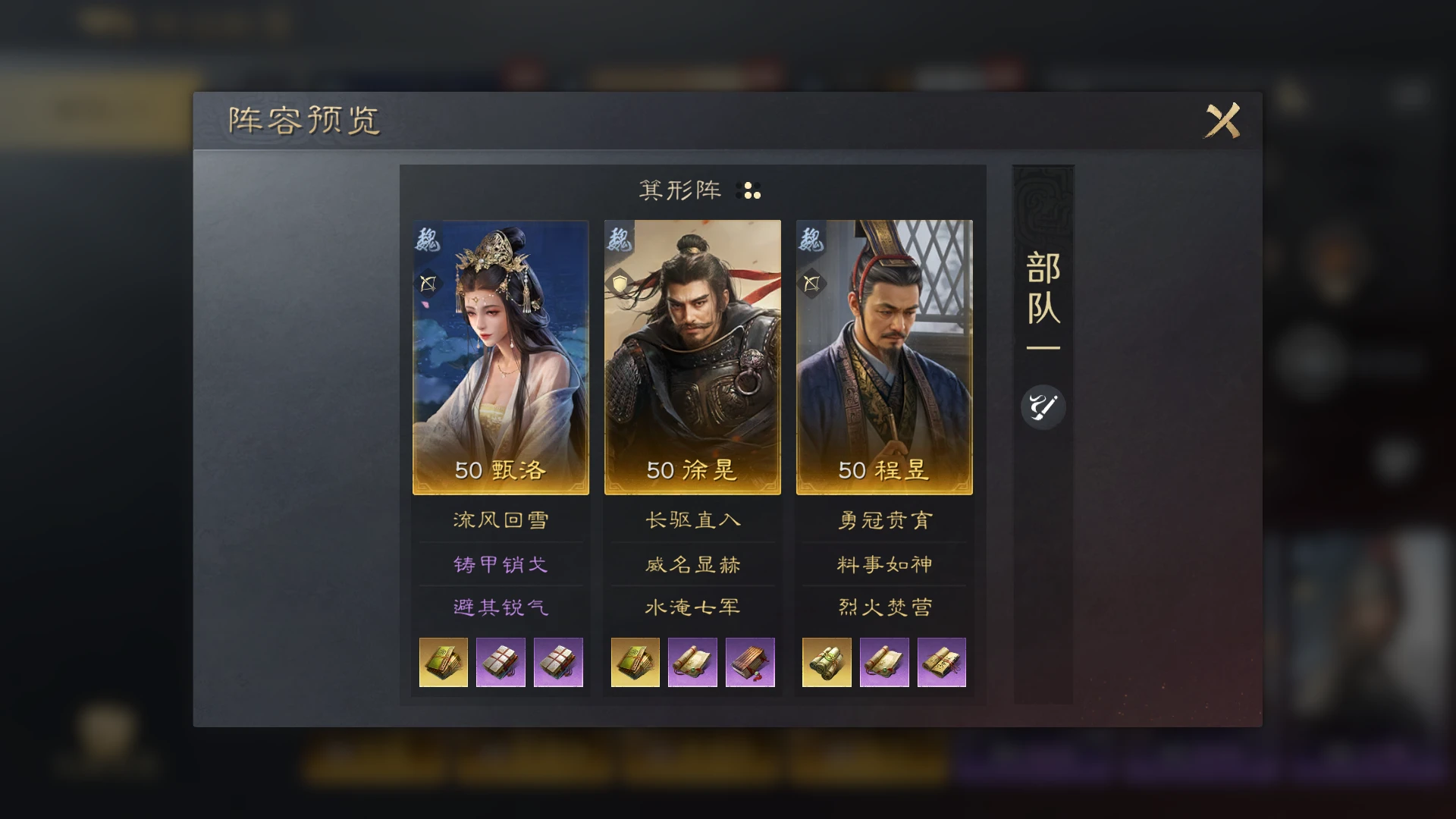
Task: Open the edit pen icon below 部队一
Action: 1043,407
